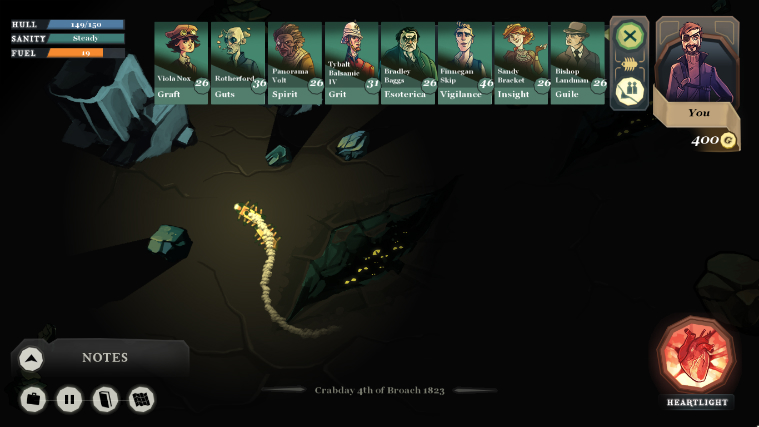Select Tybalt Balsamic IV's Grit card
The height and width of the screenshot is (427, 759).
[351, 62]
